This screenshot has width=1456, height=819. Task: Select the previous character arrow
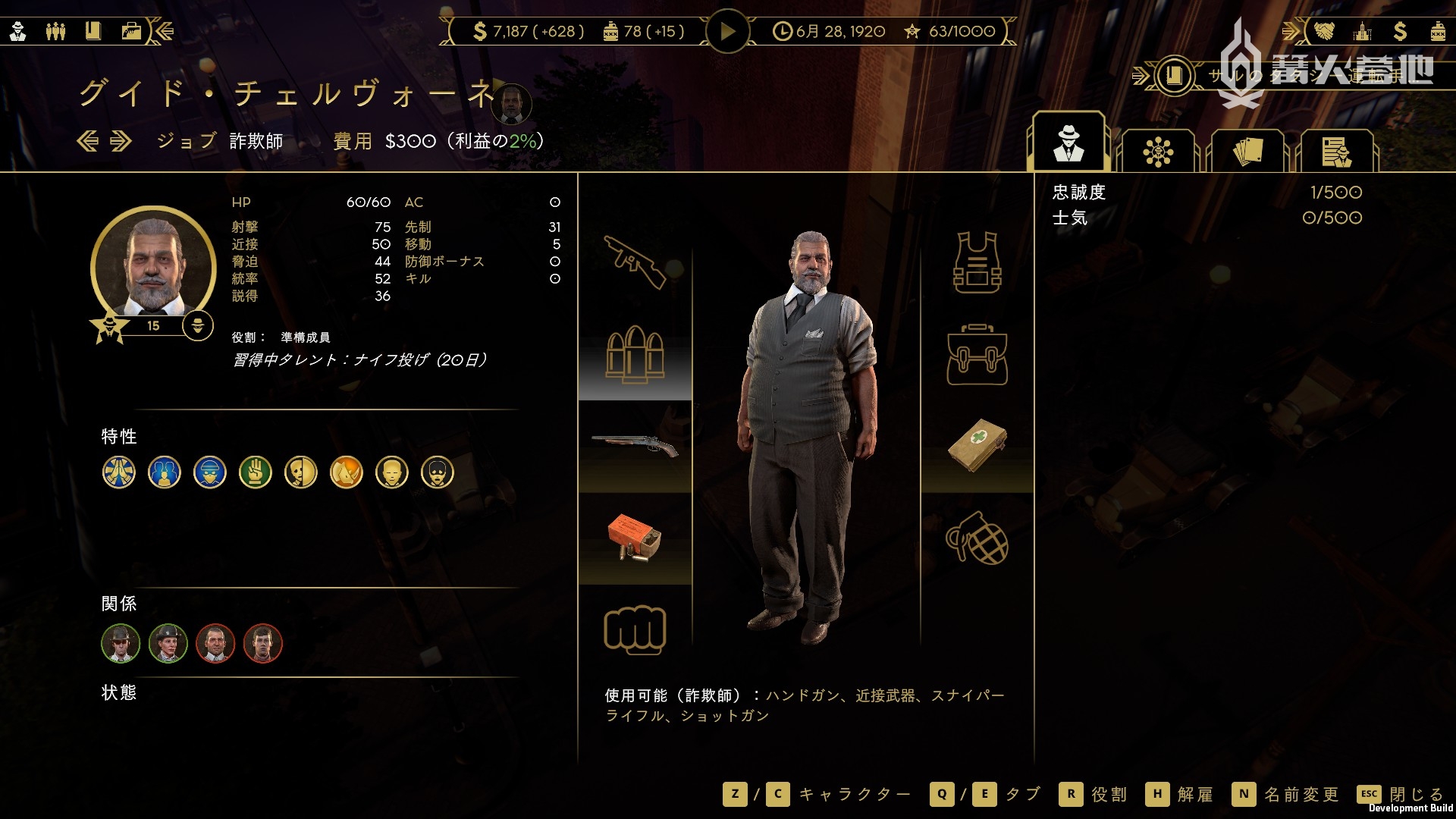88,141
